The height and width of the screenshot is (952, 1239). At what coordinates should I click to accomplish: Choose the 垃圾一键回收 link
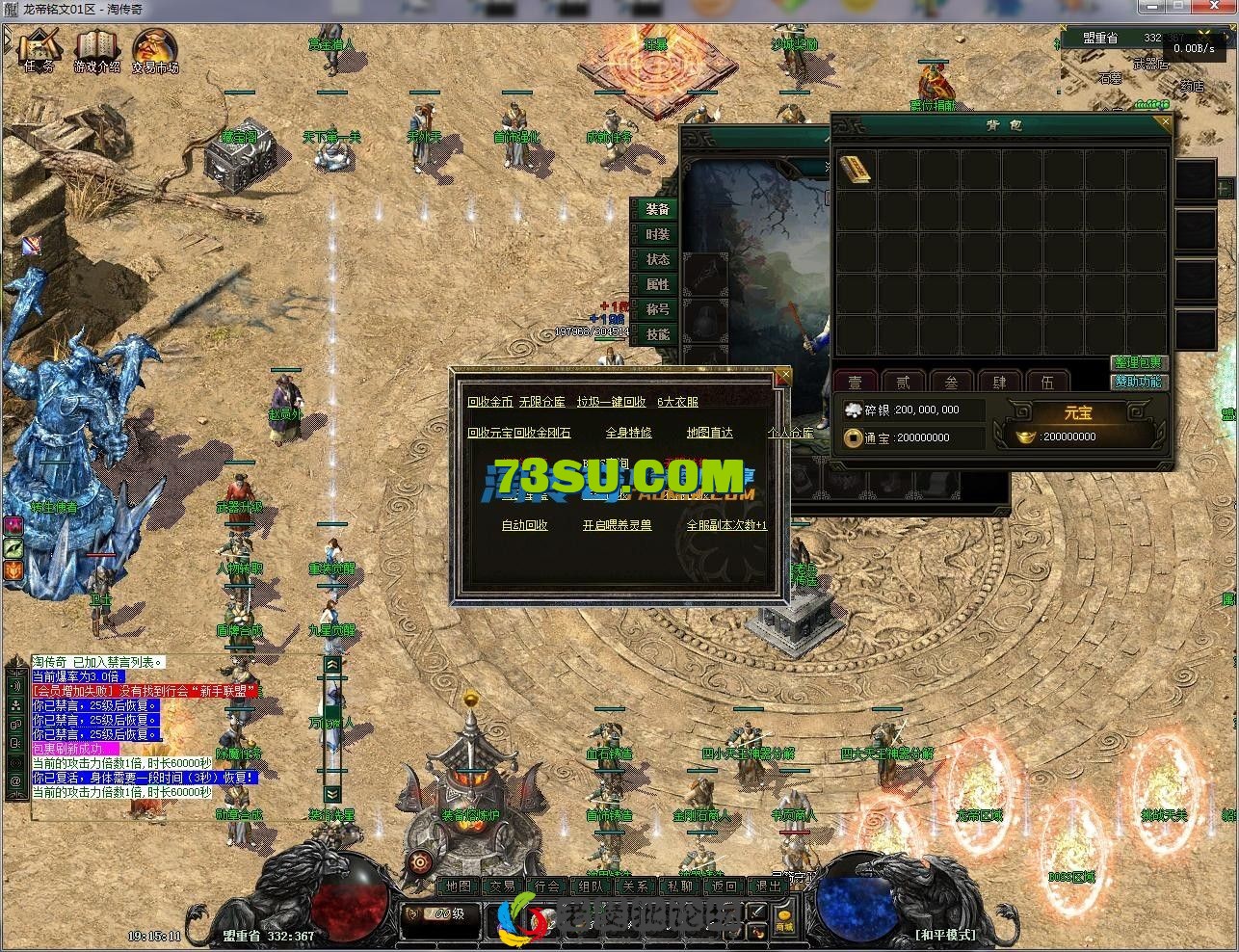611,402
